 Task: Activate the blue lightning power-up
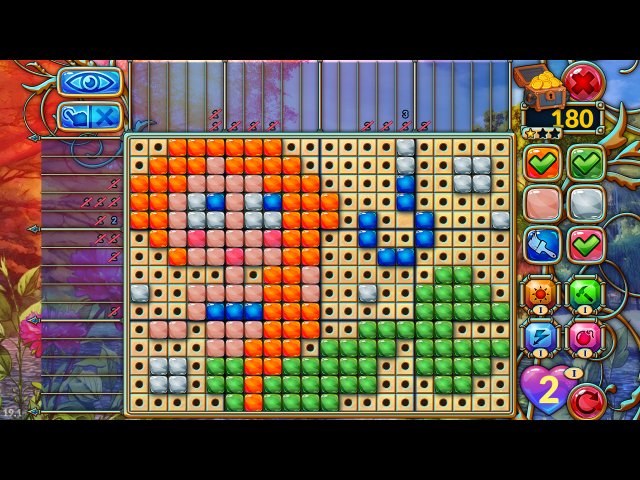(x=541, y=336)
